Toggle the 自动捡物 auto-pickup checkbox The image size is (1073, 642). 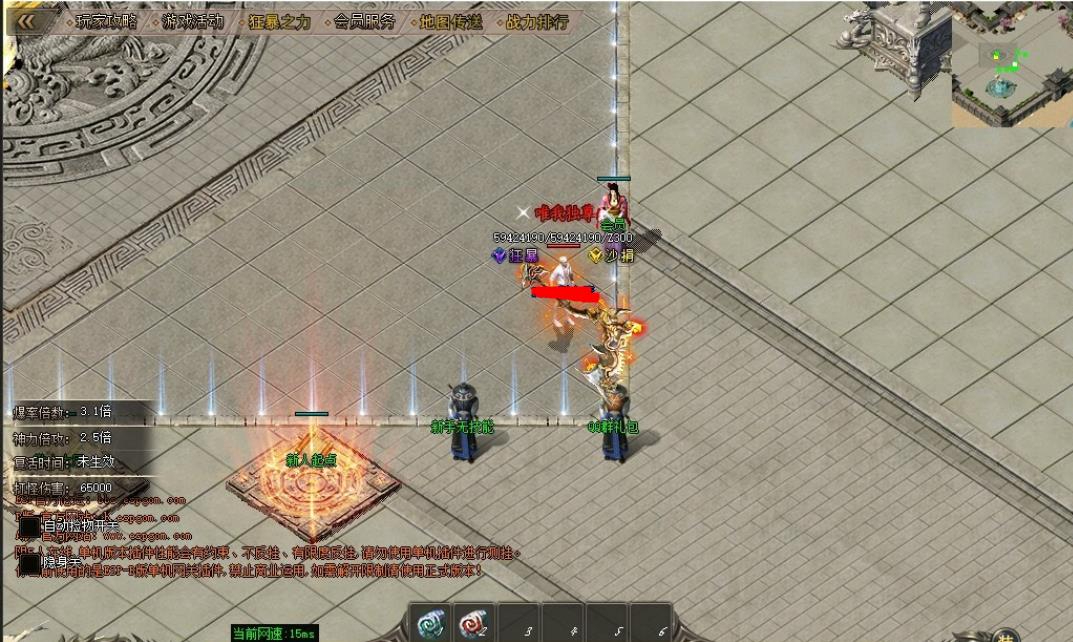pyautogui.click(x=31, y=525)
